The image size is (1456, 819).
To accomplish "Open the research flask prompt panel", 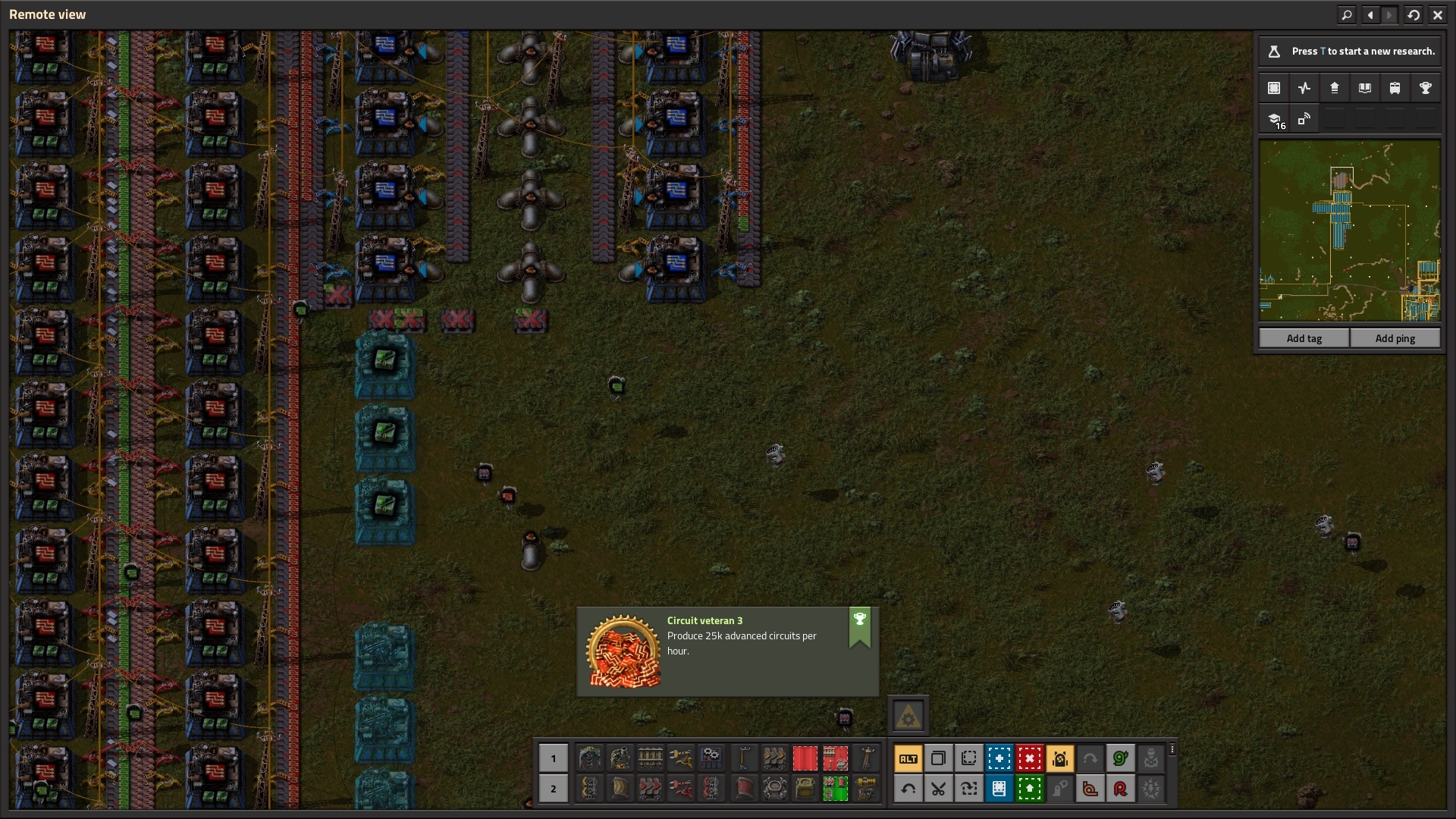I will [x=1349, y=52].
